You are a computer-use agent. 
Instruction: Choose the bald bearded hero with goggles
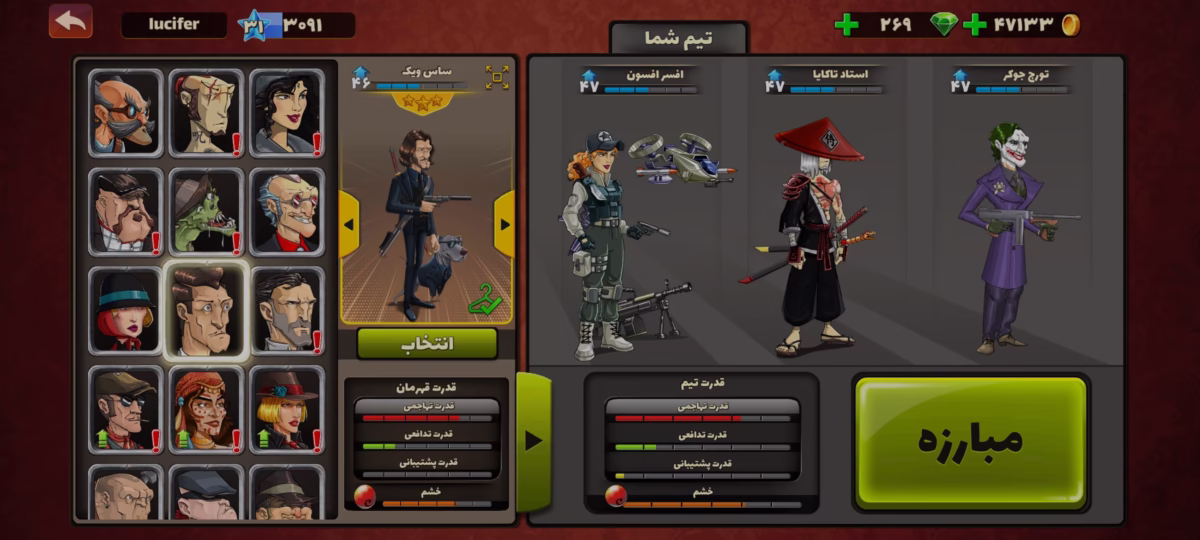(x=125, y=113)
